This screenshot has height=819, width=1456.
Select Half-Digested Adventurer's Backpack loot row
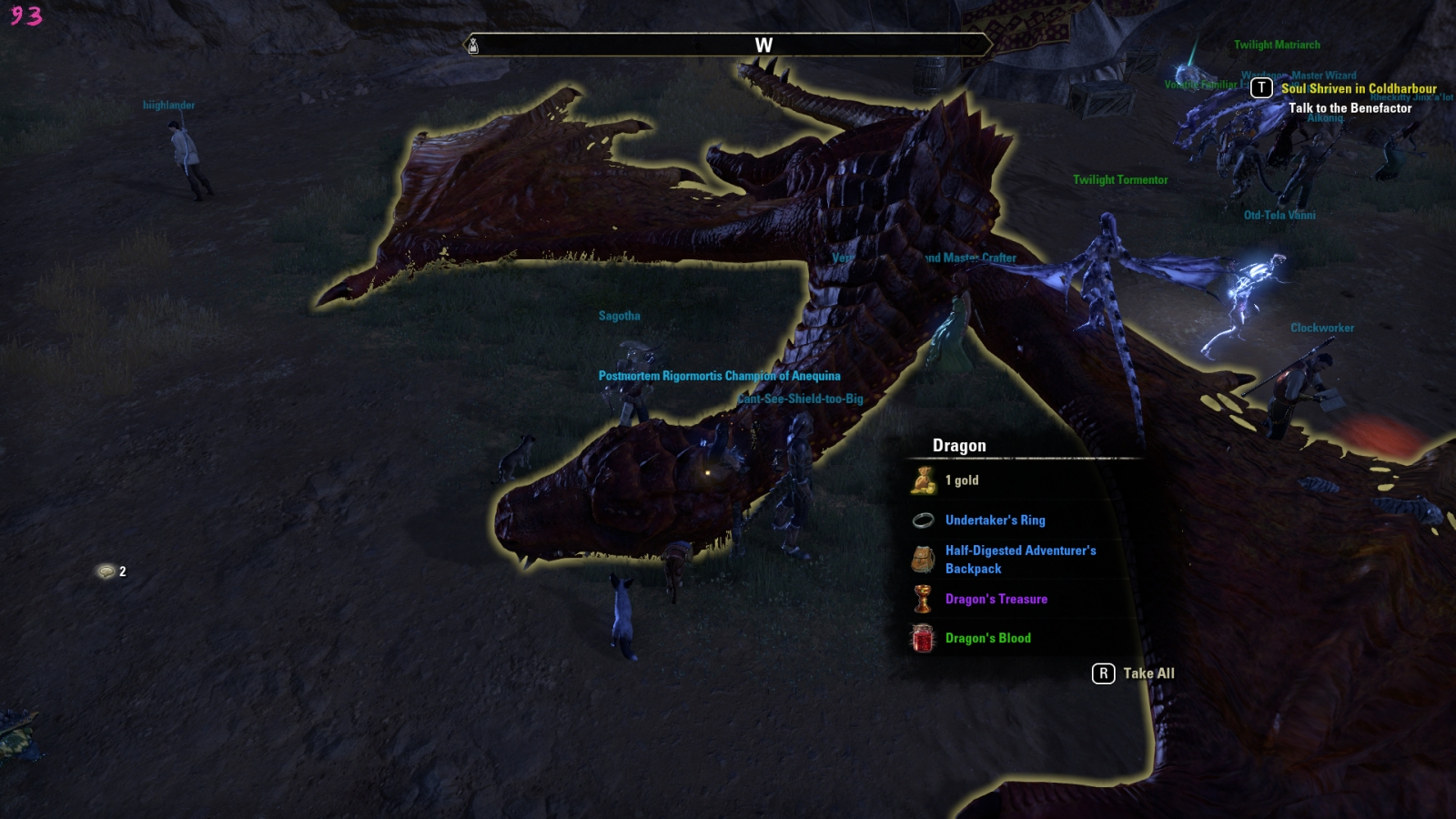[1019, 560]
